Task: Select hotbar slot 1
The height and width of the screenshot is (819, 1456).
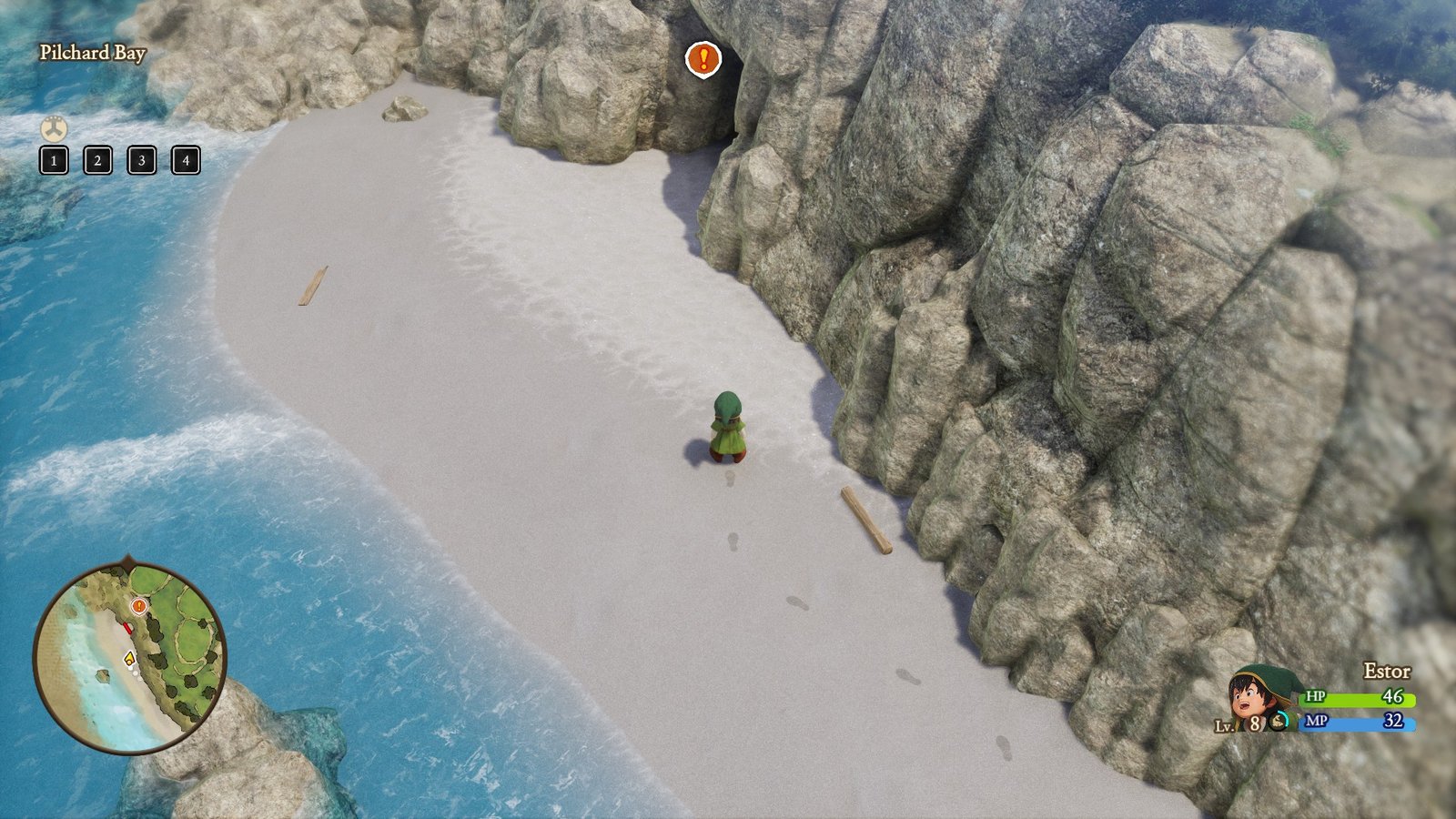Action: tap(55, 162)
